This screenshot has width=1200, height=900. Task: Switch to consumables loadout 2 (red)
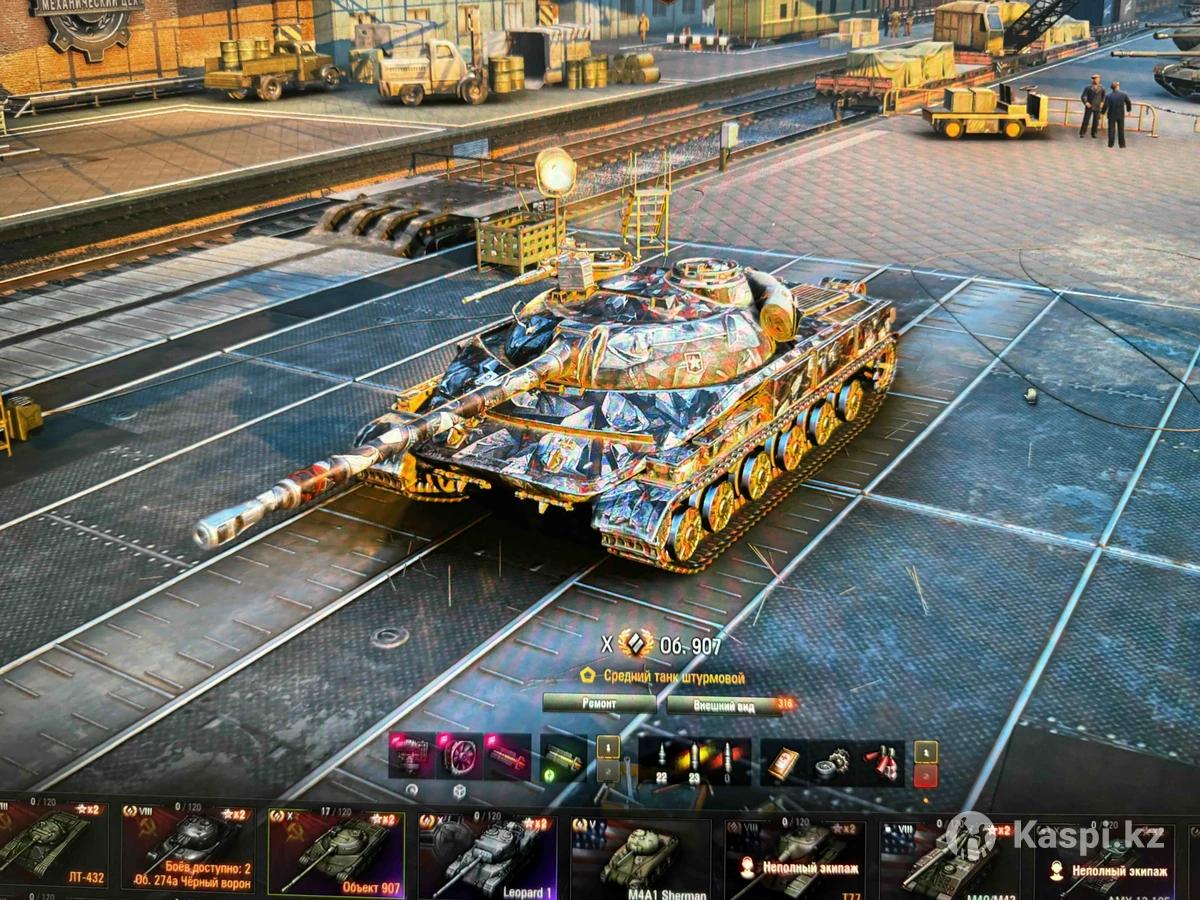coord(926,776)
